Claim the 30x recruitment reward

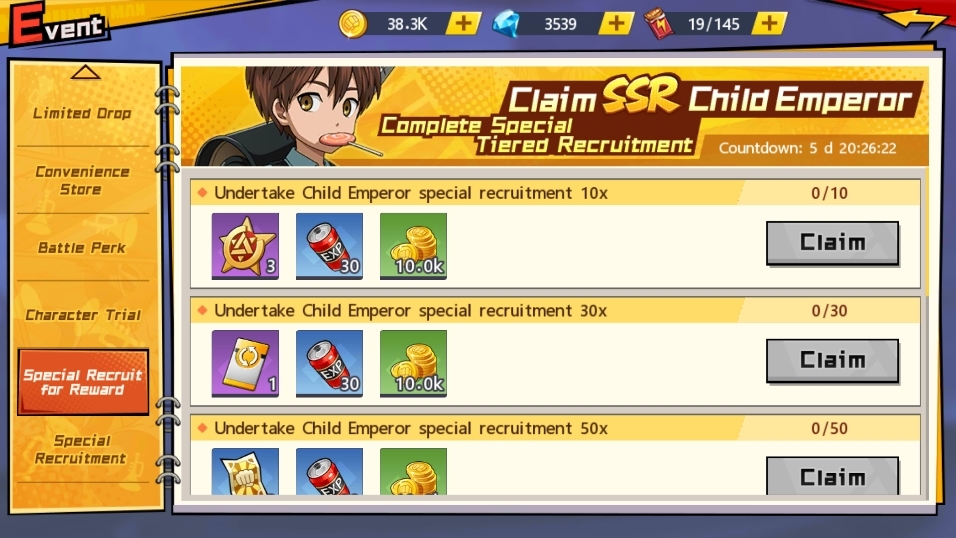832,361
